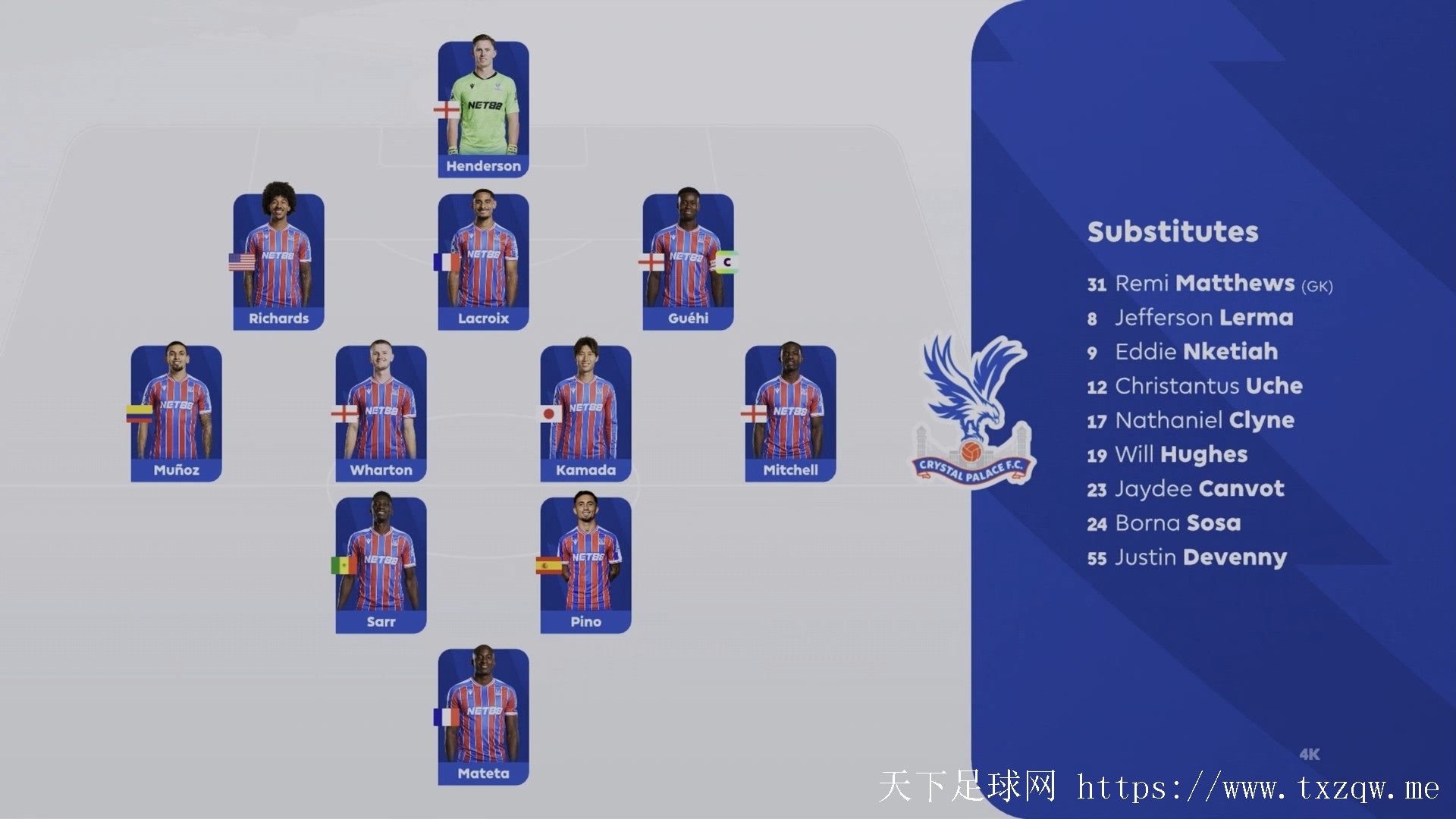Select Sarr's attacking card

tap(381, 565)
